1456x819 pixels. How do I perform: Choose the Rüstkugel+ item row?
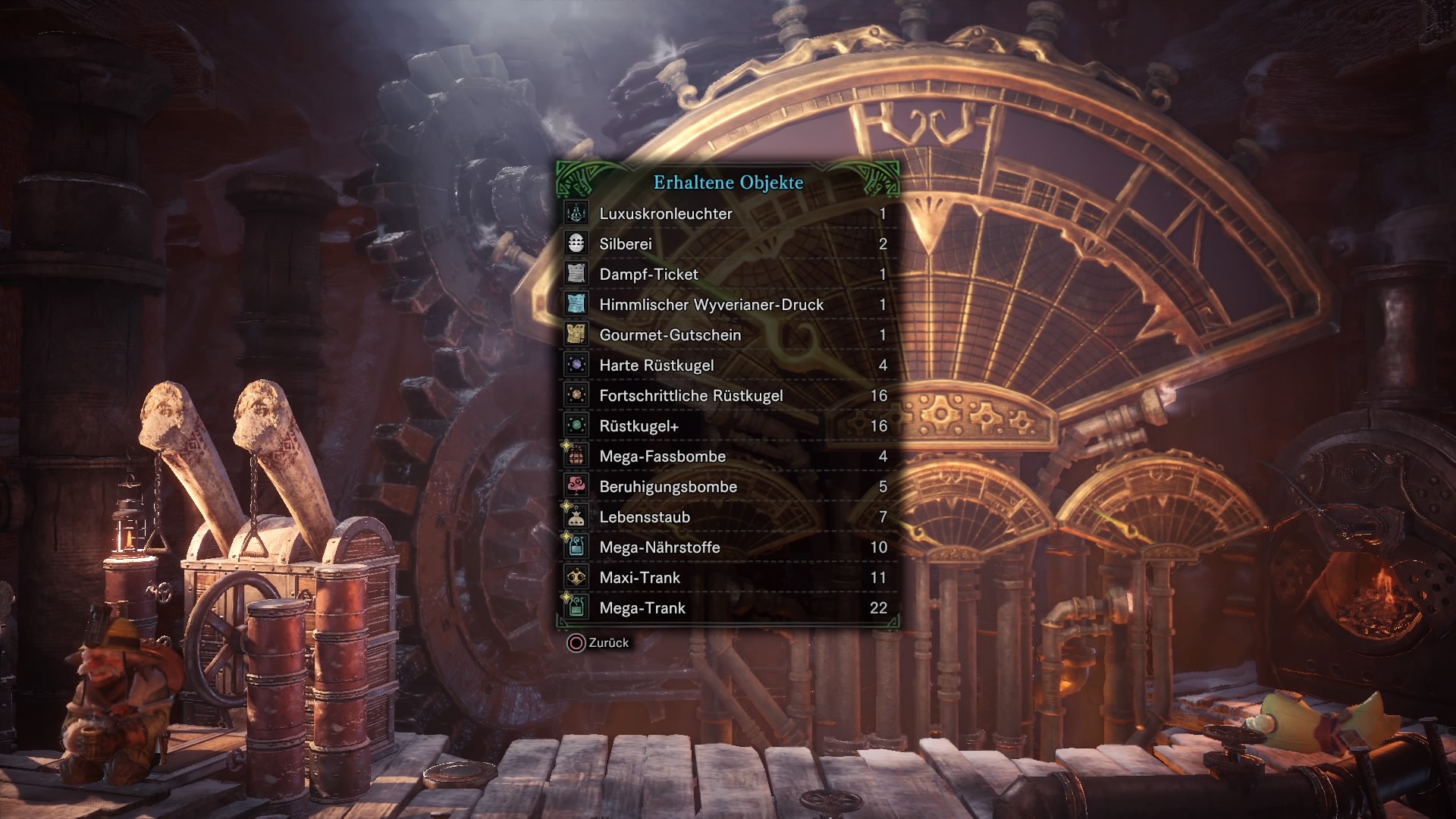pos(728,426)
